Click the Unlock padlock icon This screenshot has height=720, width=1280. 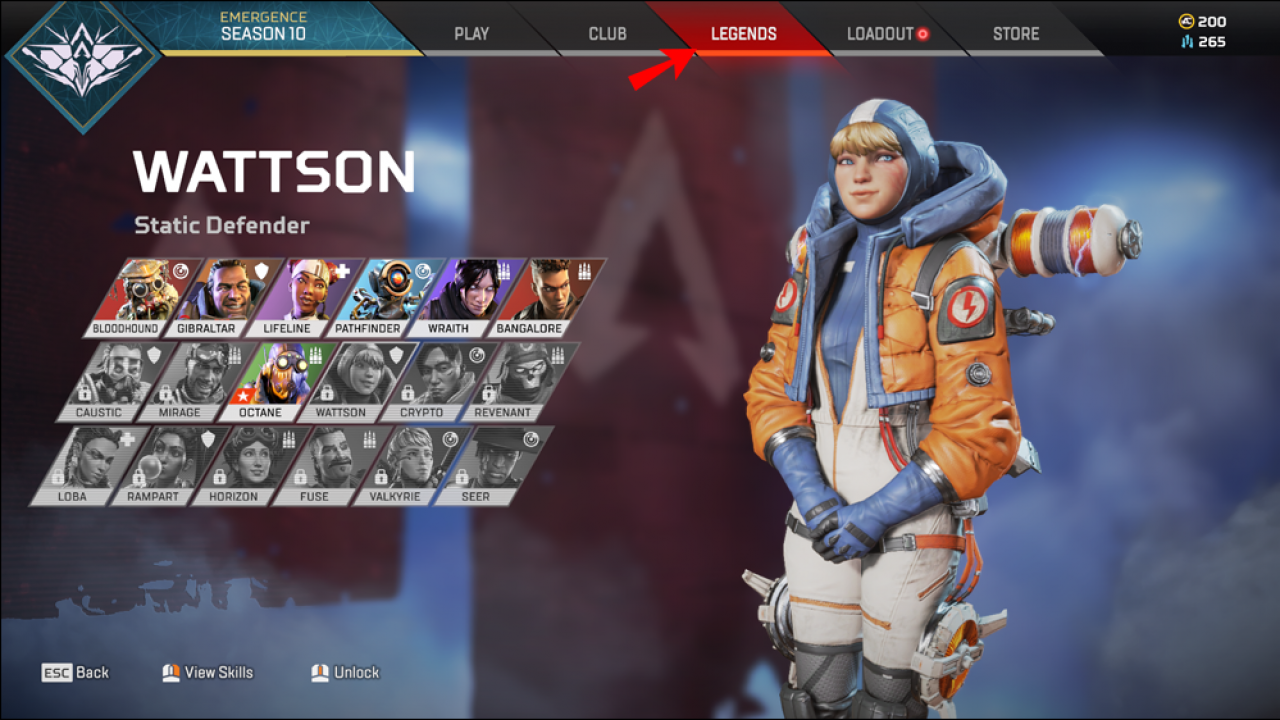321,672
